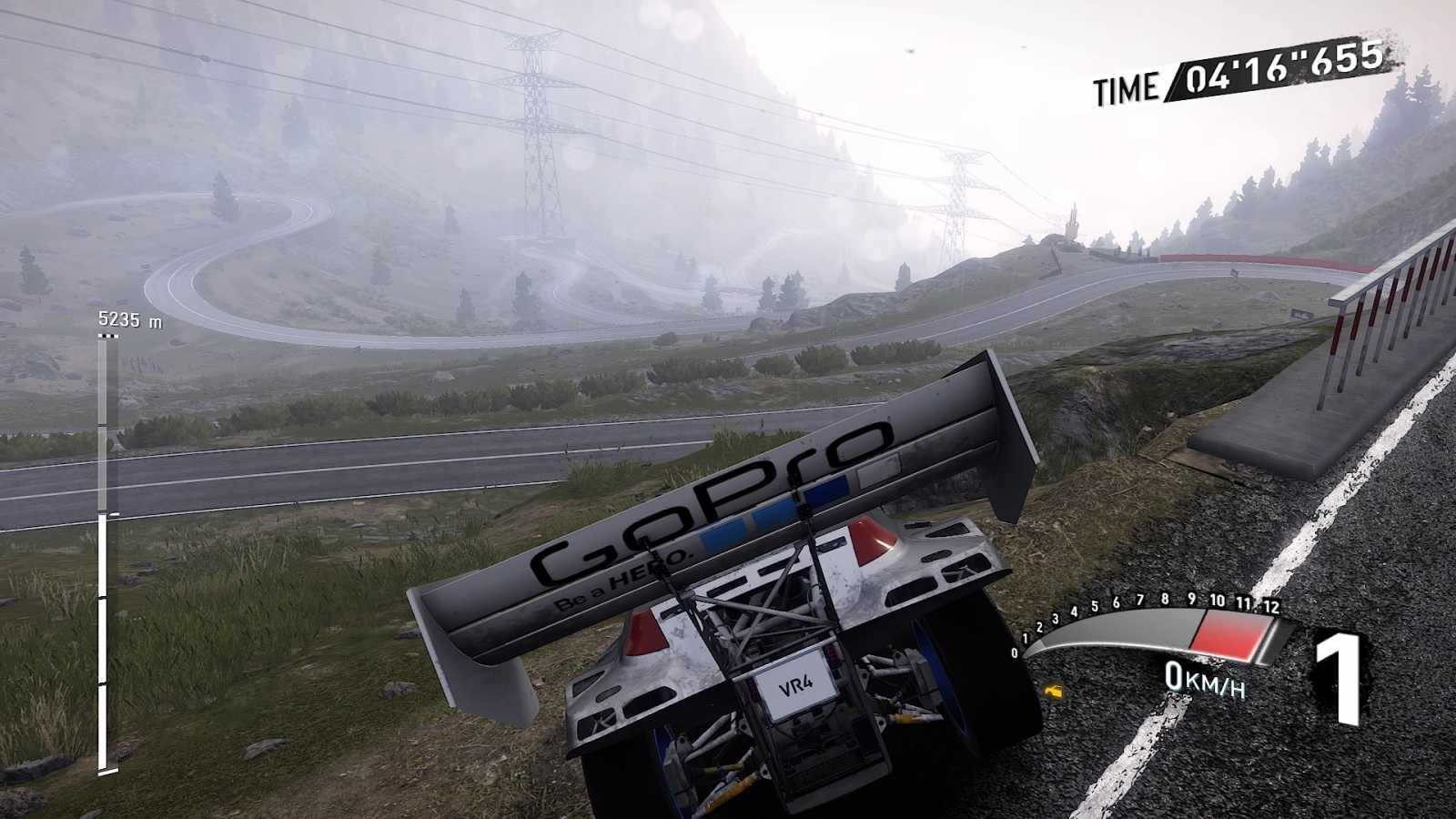1456x819 pixels.
Task: Click the yellow damage warning indicator icon
Action: coord(1054,690)
